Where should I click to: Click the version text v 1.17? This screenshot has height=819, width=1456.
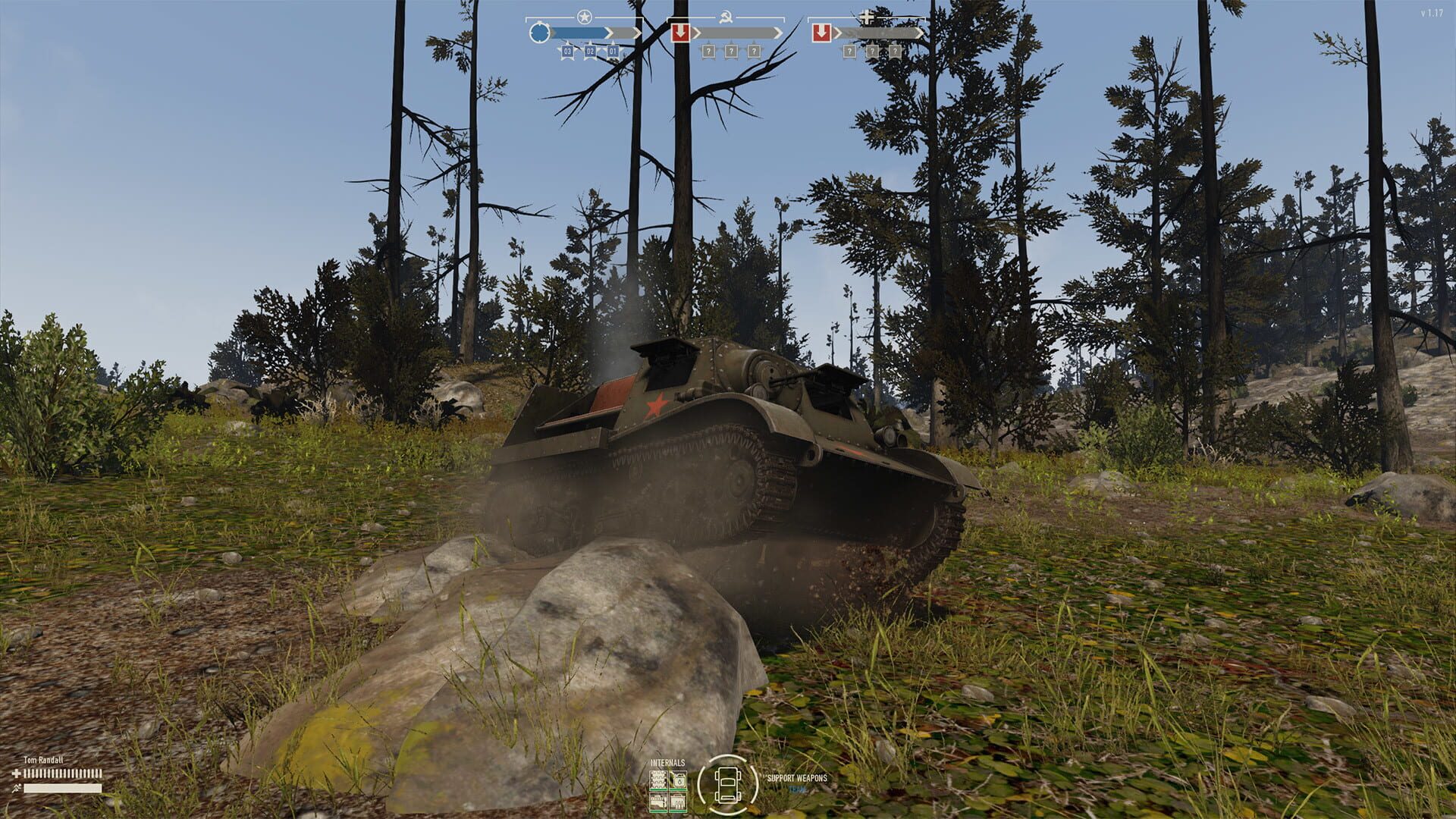[x=1430, y=11]
